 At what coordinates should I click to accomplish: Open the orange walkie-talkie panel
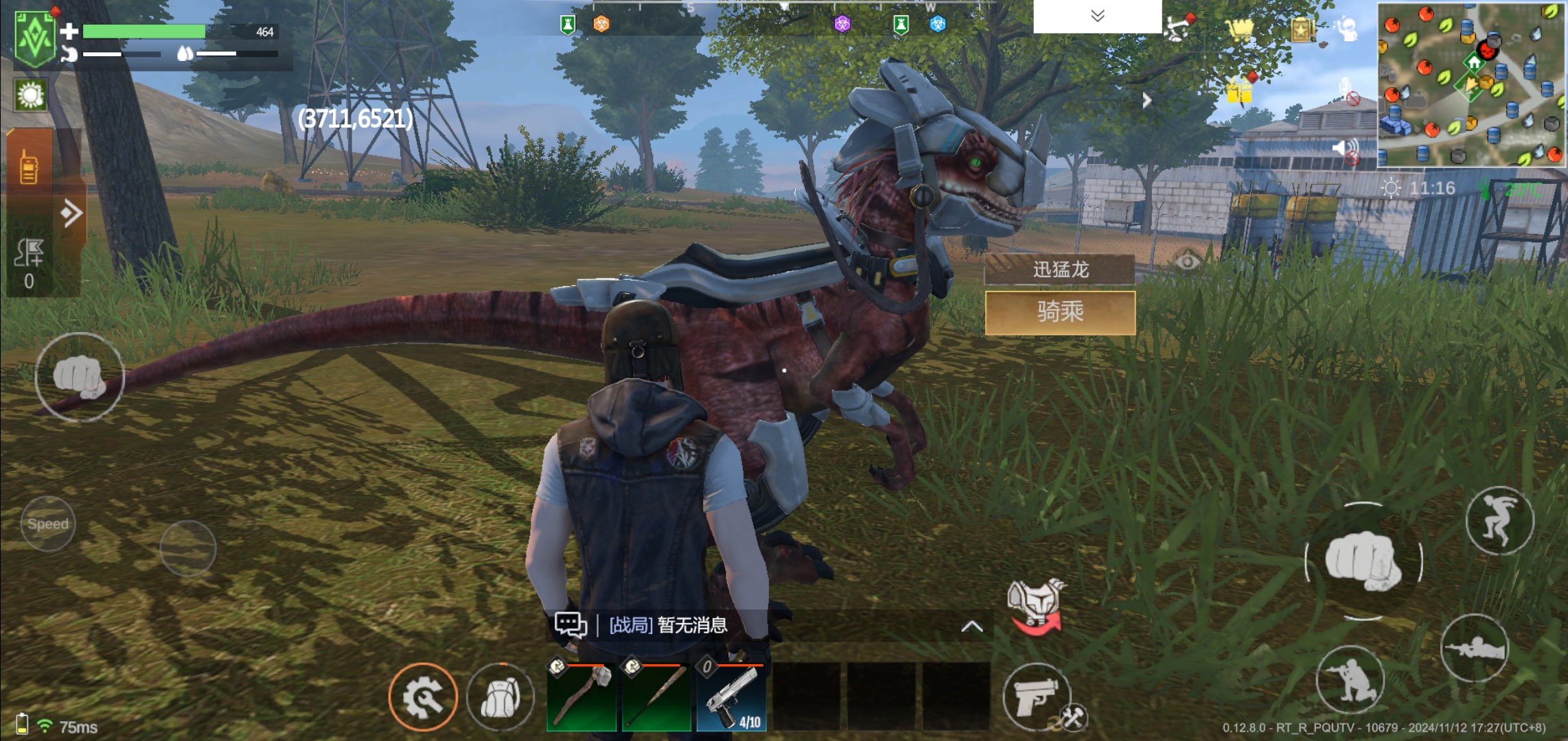point(29,167)
